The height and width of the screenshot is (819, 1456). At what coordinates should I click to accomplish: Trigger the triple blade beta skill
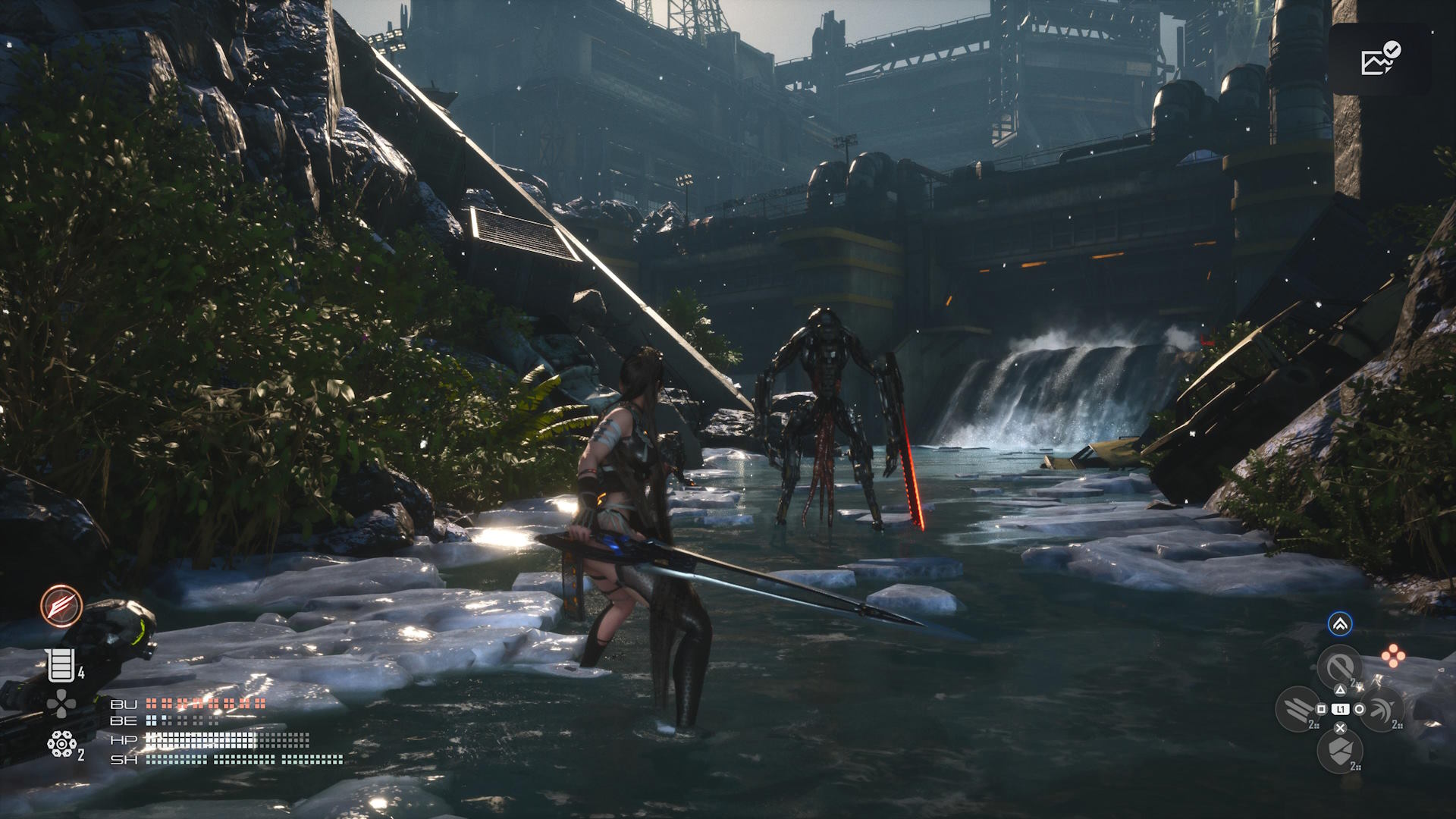[x=1298, y=709]
